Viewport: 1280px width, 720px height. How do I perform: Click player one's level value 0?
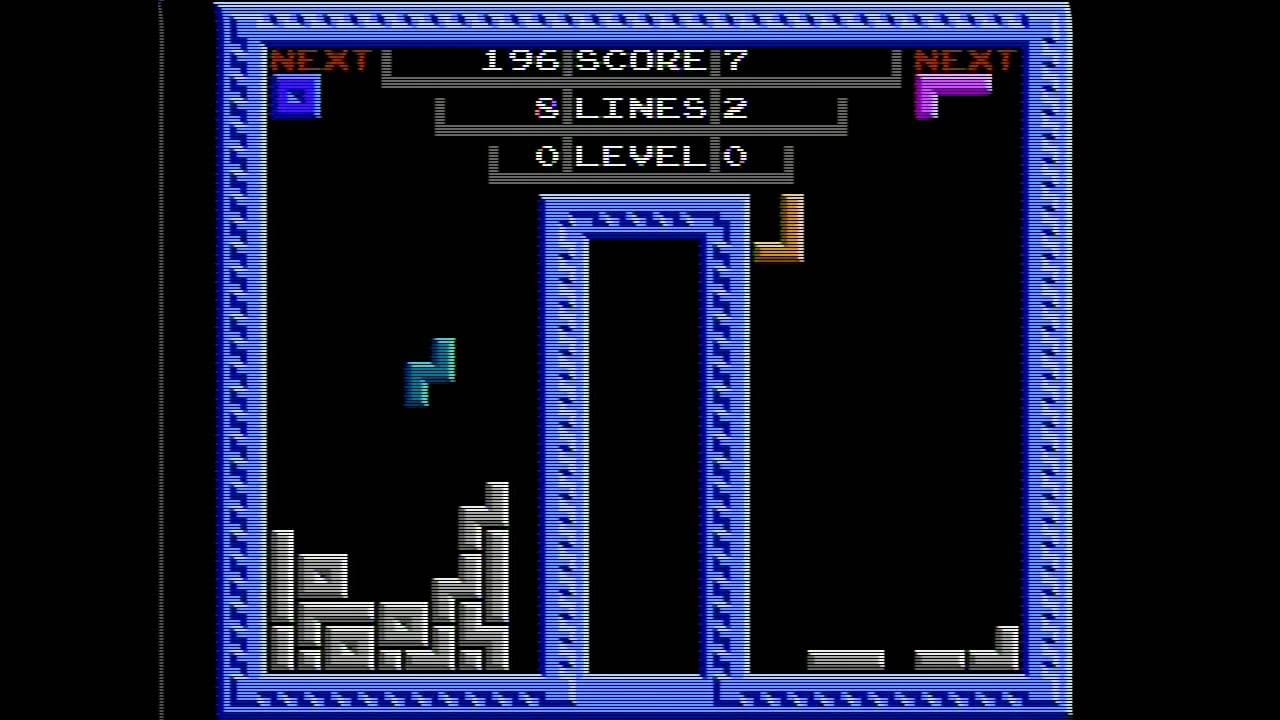[x=545, y=156]
